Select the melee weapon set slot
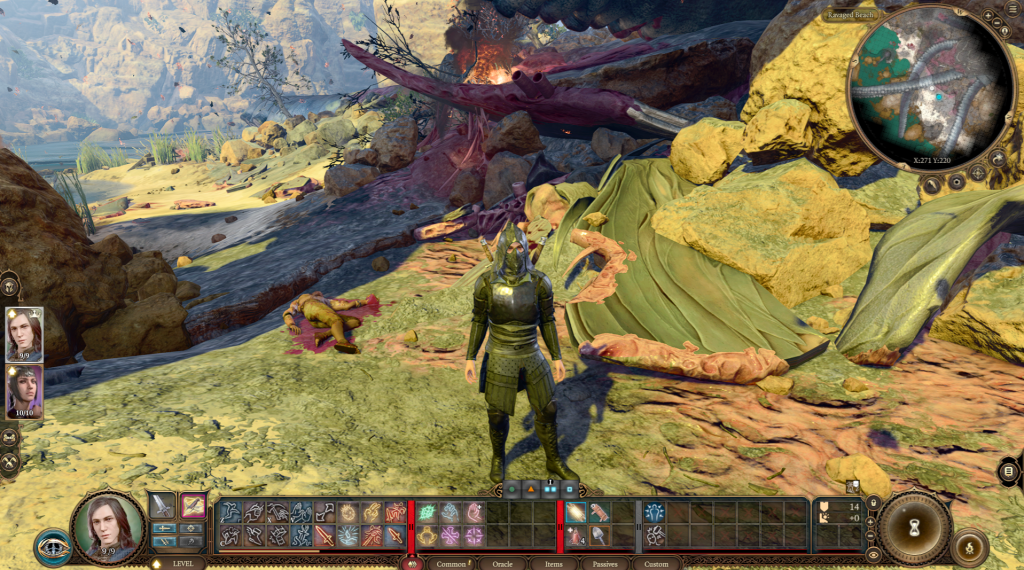The width and height of the screenshot is (1024, 570). pos(162,506)
